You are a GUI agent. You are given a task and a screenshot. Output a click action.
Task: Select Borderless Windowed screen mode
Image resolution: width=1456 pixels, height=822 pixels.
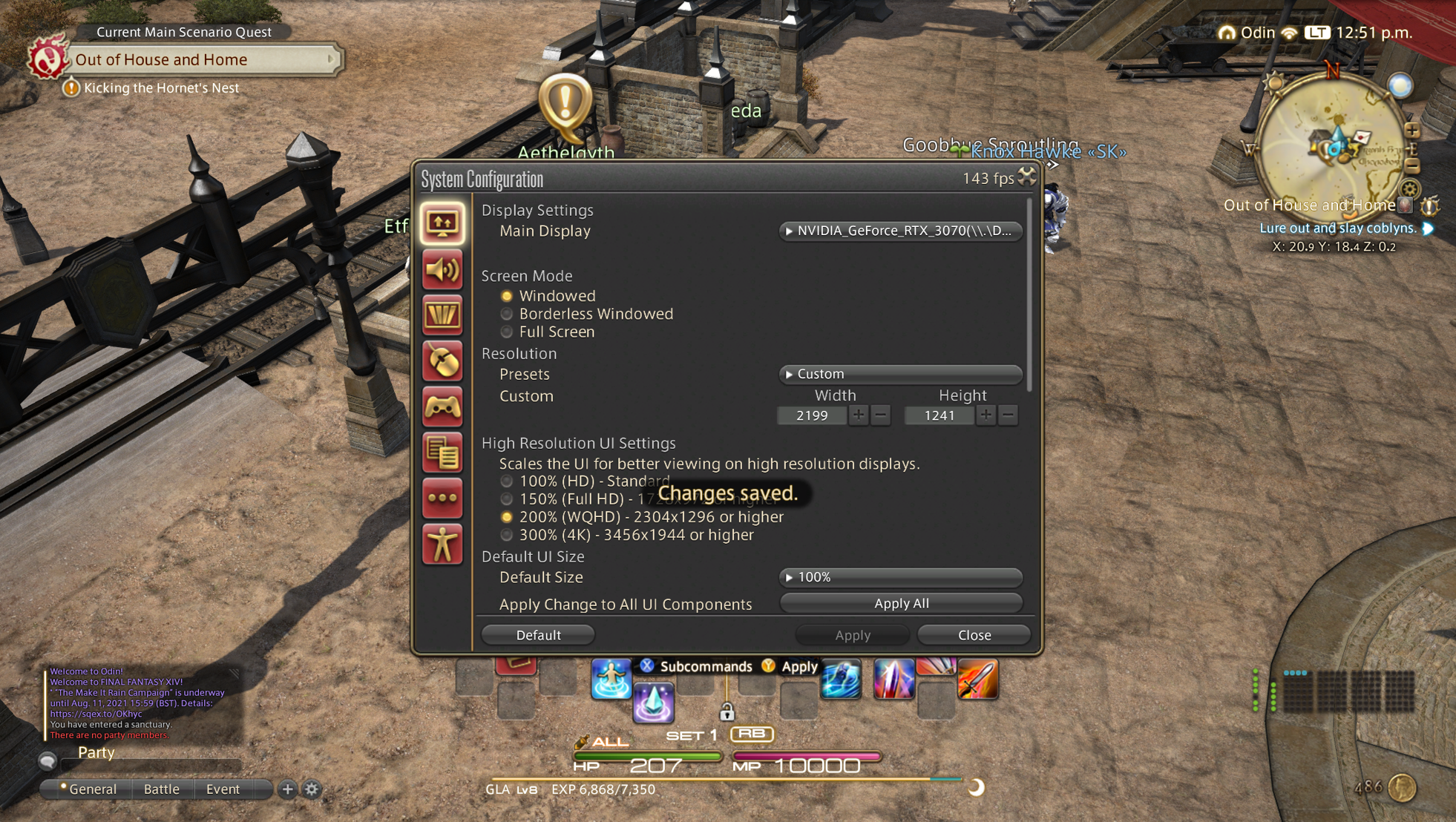[x=507, y=314]
